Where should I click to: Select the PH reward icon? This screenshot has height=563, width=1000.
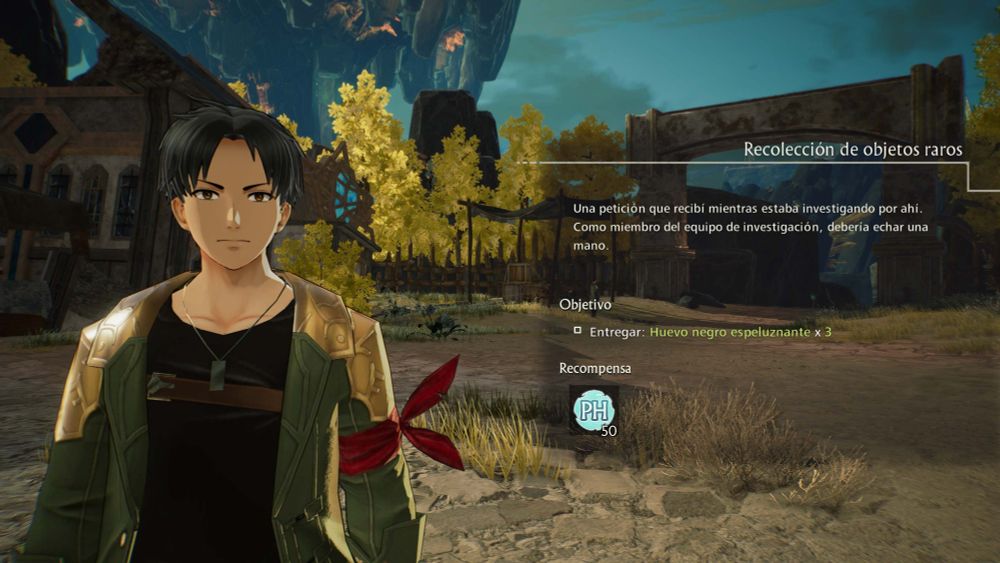click(x=593, y=410)
